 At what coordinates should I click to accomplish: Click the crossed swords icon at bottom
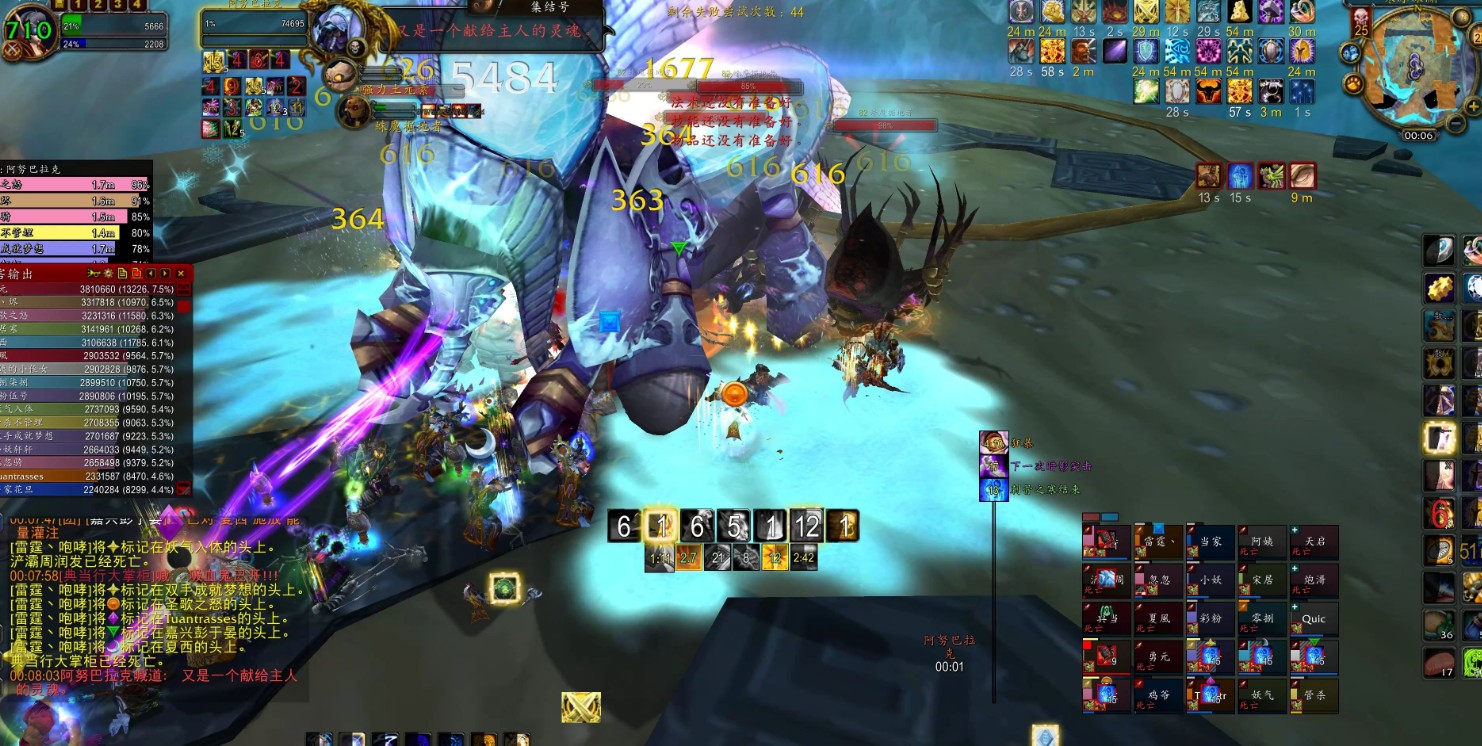pyautogui.click(x=581, y=707)
